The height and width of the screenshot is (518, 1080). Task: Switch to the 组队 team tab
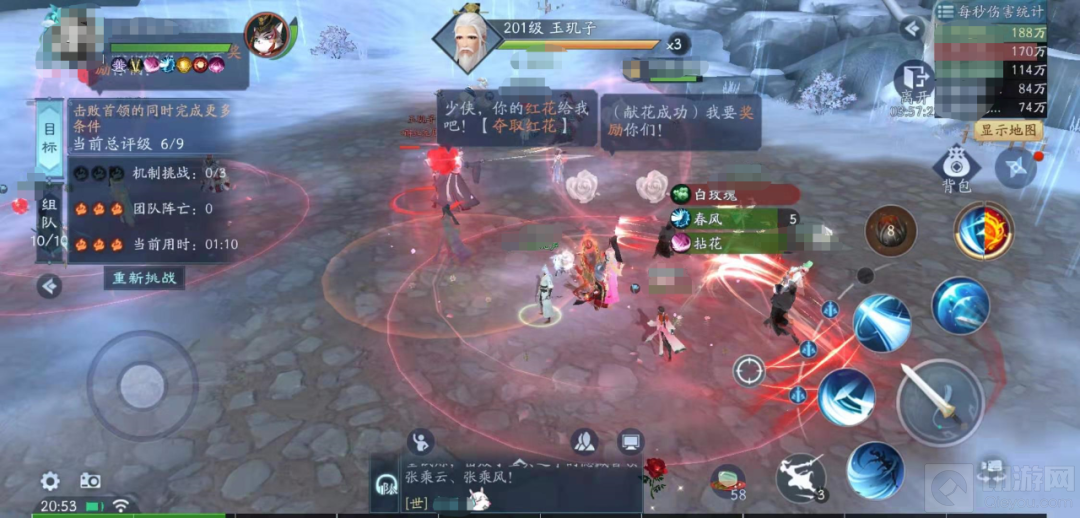coord(47,222)
